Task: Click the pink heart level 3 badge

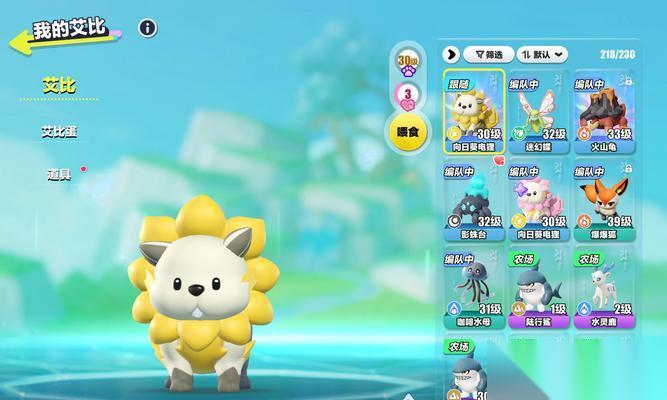Action: [x=407, y=95]
